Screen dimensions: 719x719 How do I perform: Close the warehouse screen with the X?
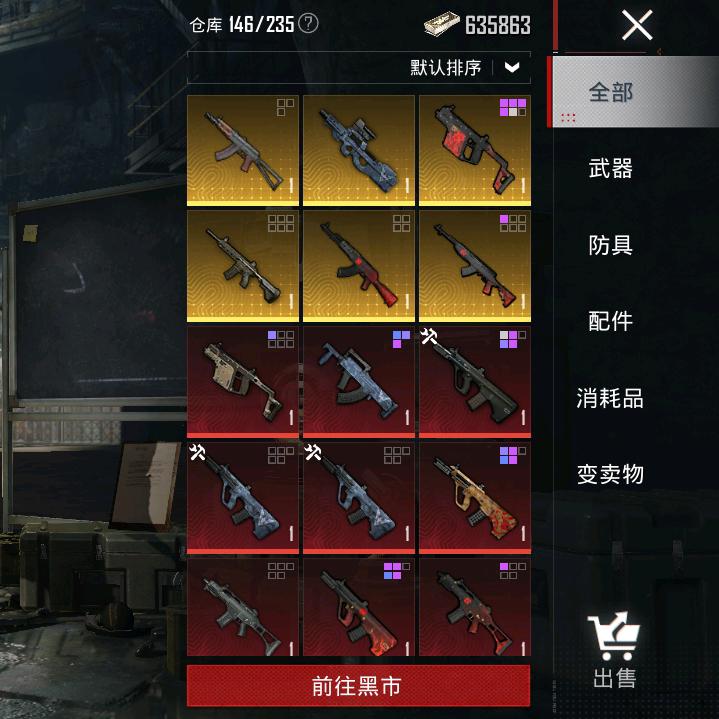(x=636, y=25)
